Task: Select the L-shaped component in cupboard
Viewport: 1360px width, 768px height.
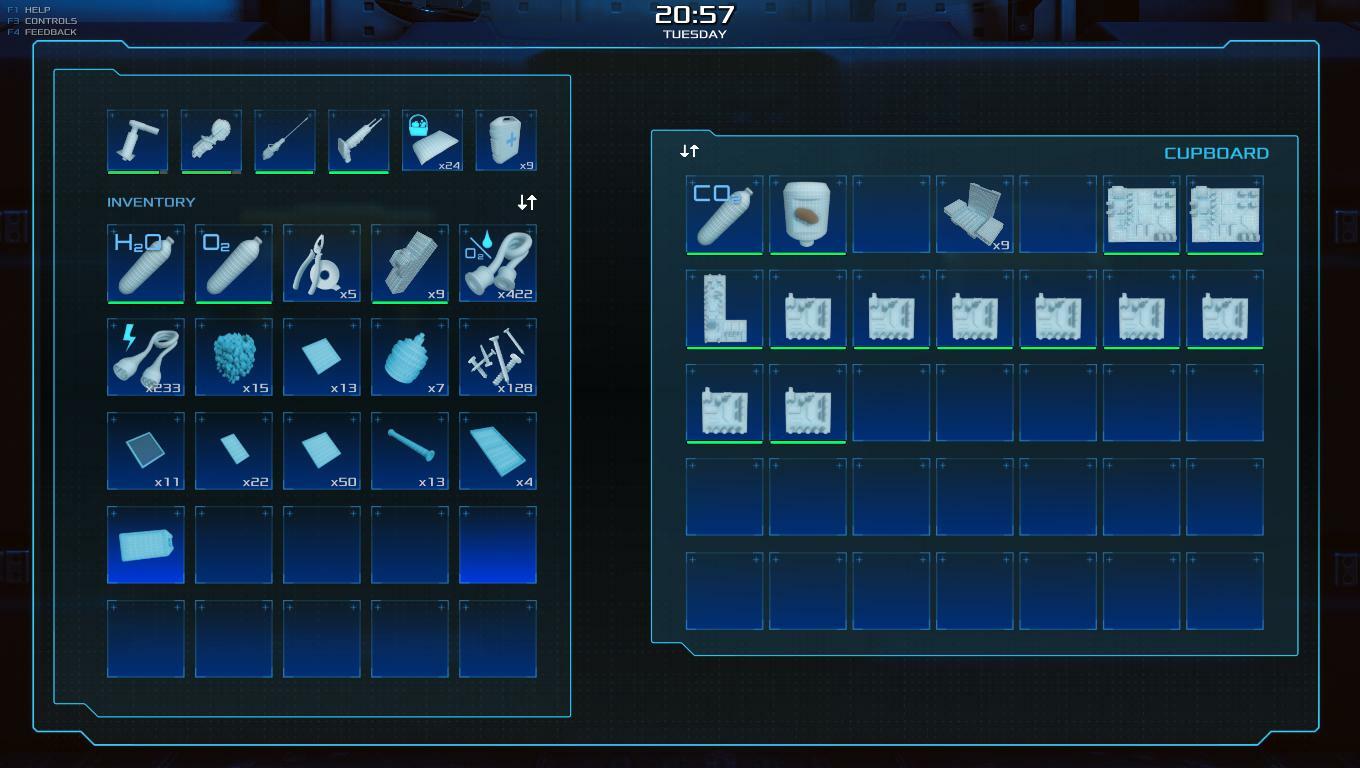Action: coord(724,308)
